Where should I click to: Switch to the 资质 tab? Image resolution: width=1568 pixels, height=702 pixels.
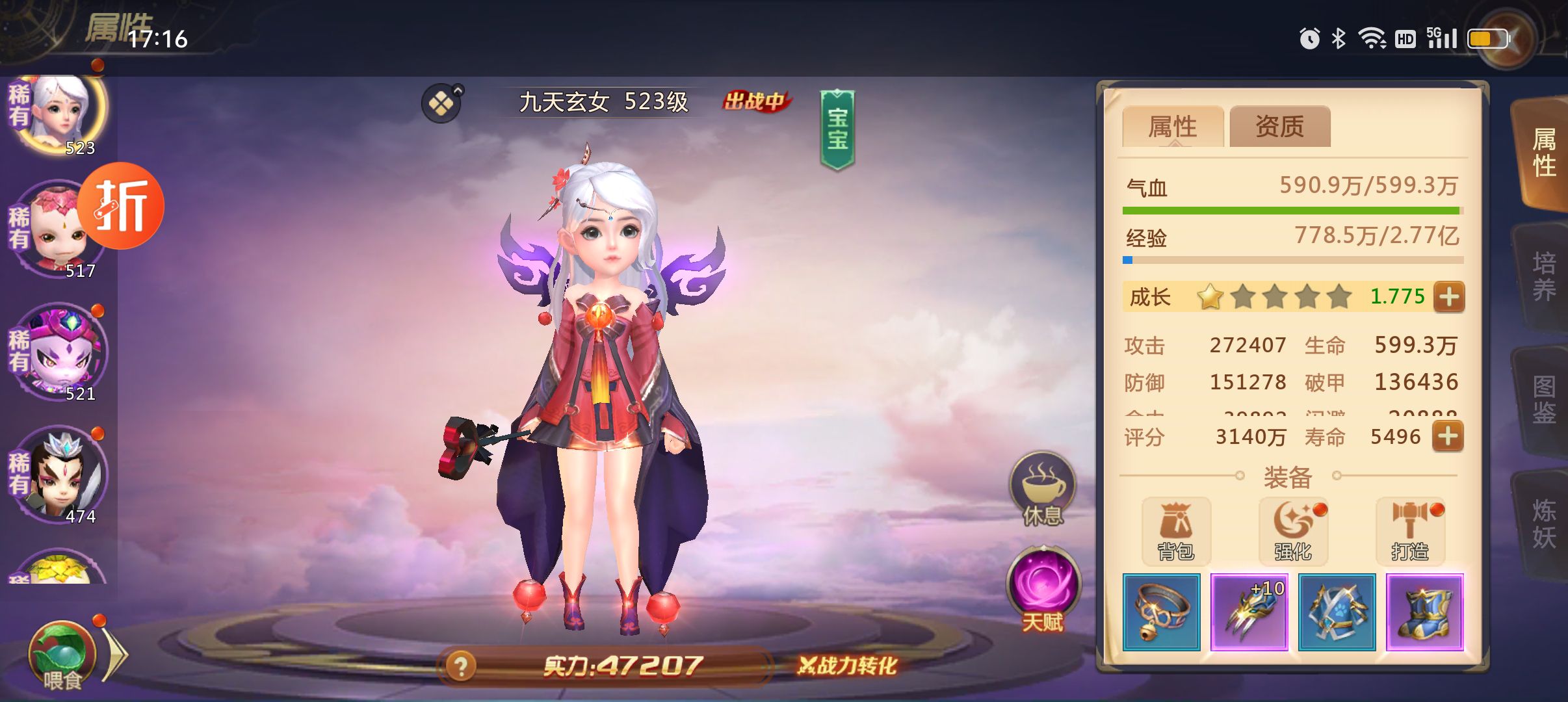1279,127
